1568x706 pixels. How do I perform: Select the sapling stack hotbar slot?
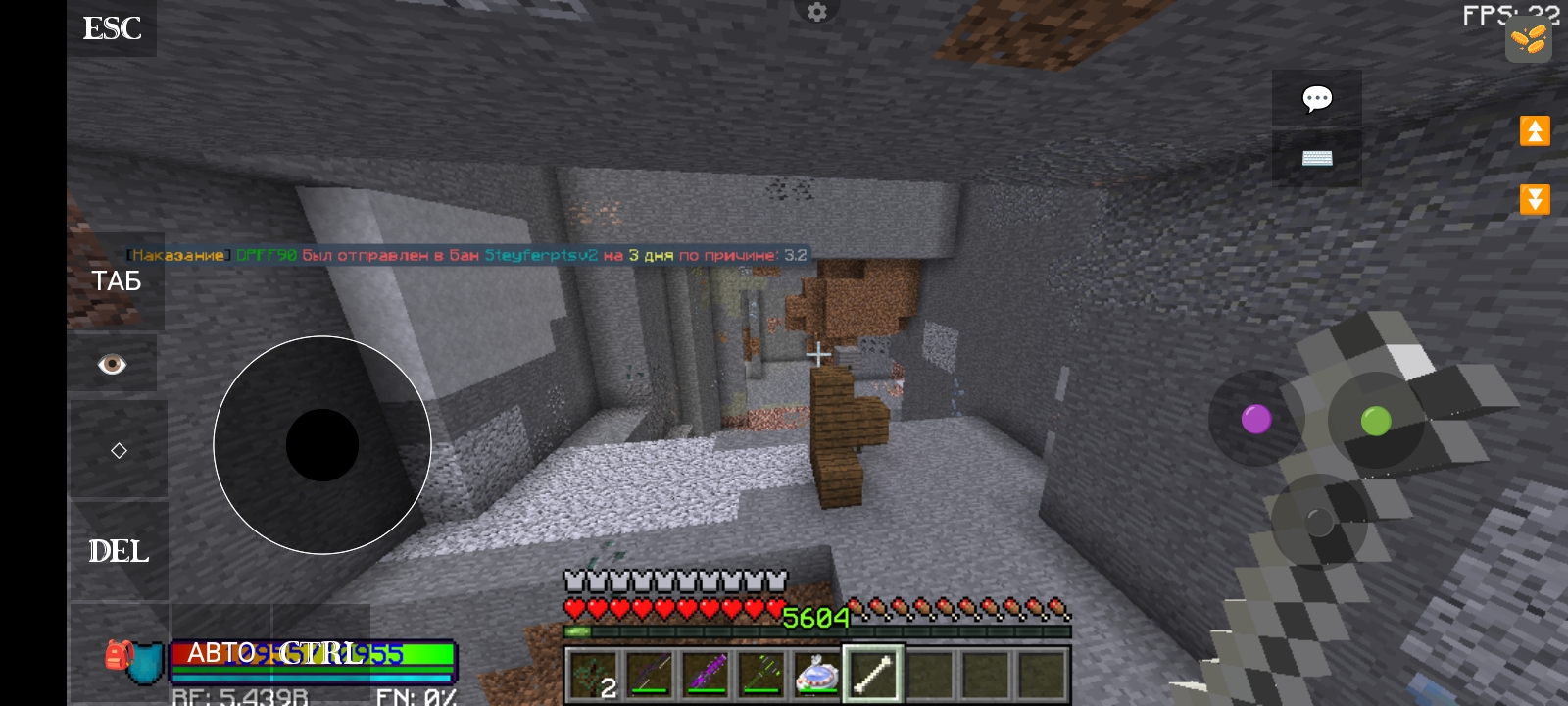[x=593, y=675]
